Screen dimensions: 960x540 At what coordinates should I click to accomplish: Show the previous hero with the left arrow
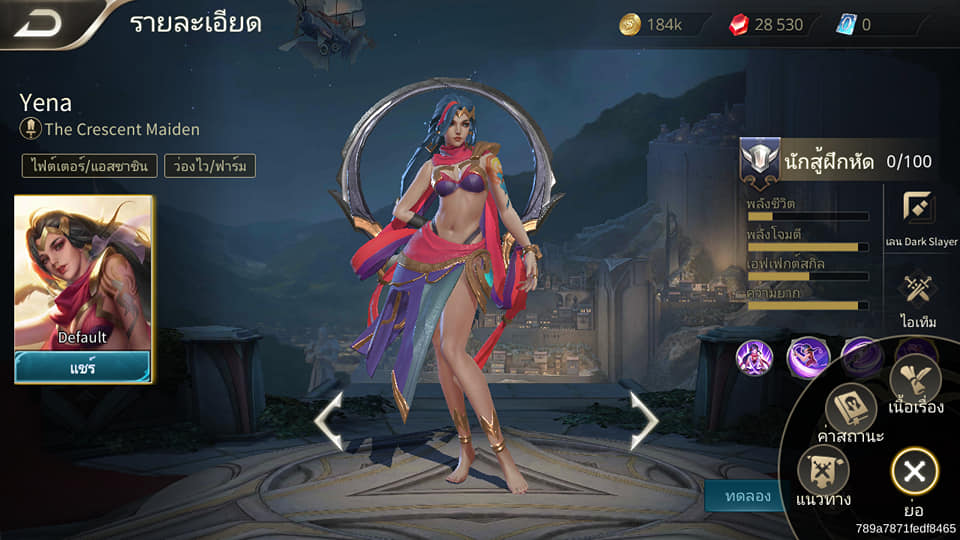pos(328,421)
